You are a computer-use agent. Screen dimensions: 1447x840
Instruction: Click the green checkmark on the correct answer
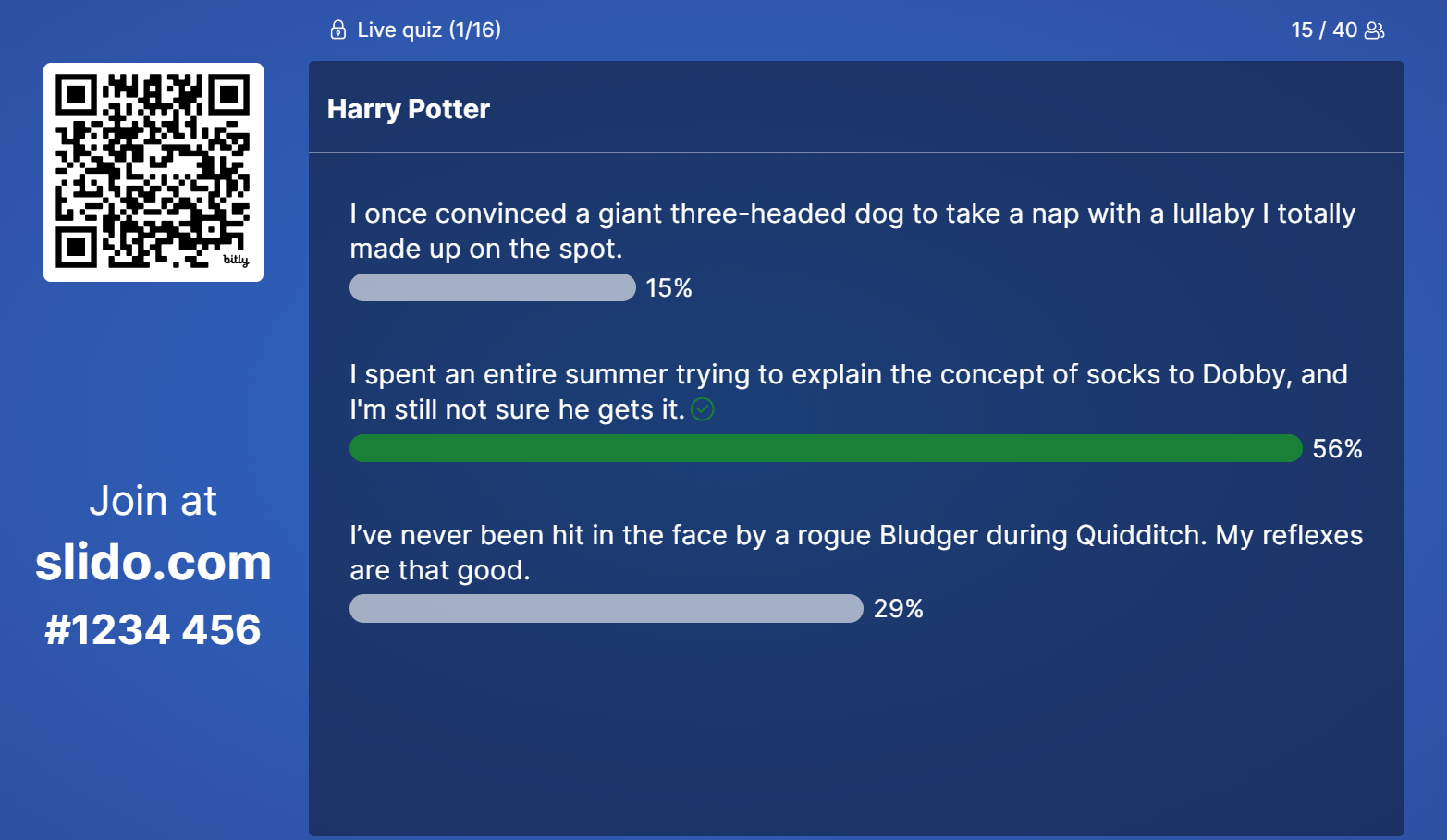point(702,408)
